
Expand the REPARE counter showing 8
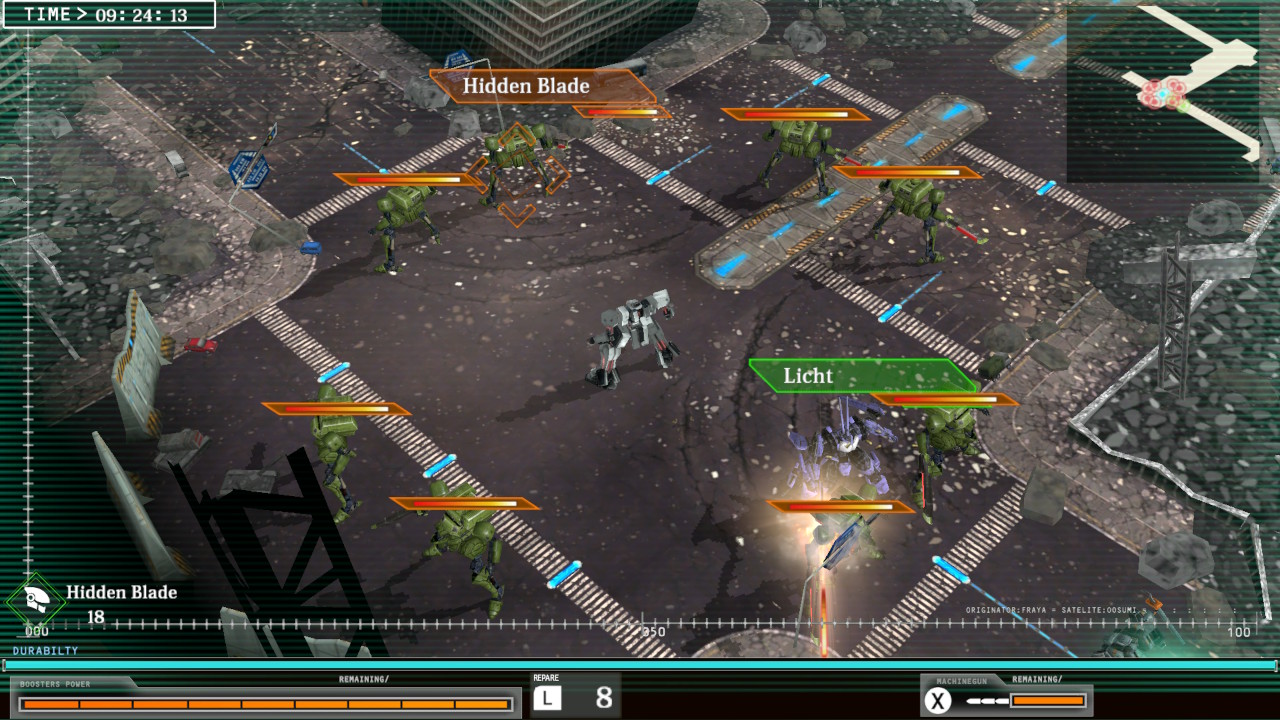point(588,695)
